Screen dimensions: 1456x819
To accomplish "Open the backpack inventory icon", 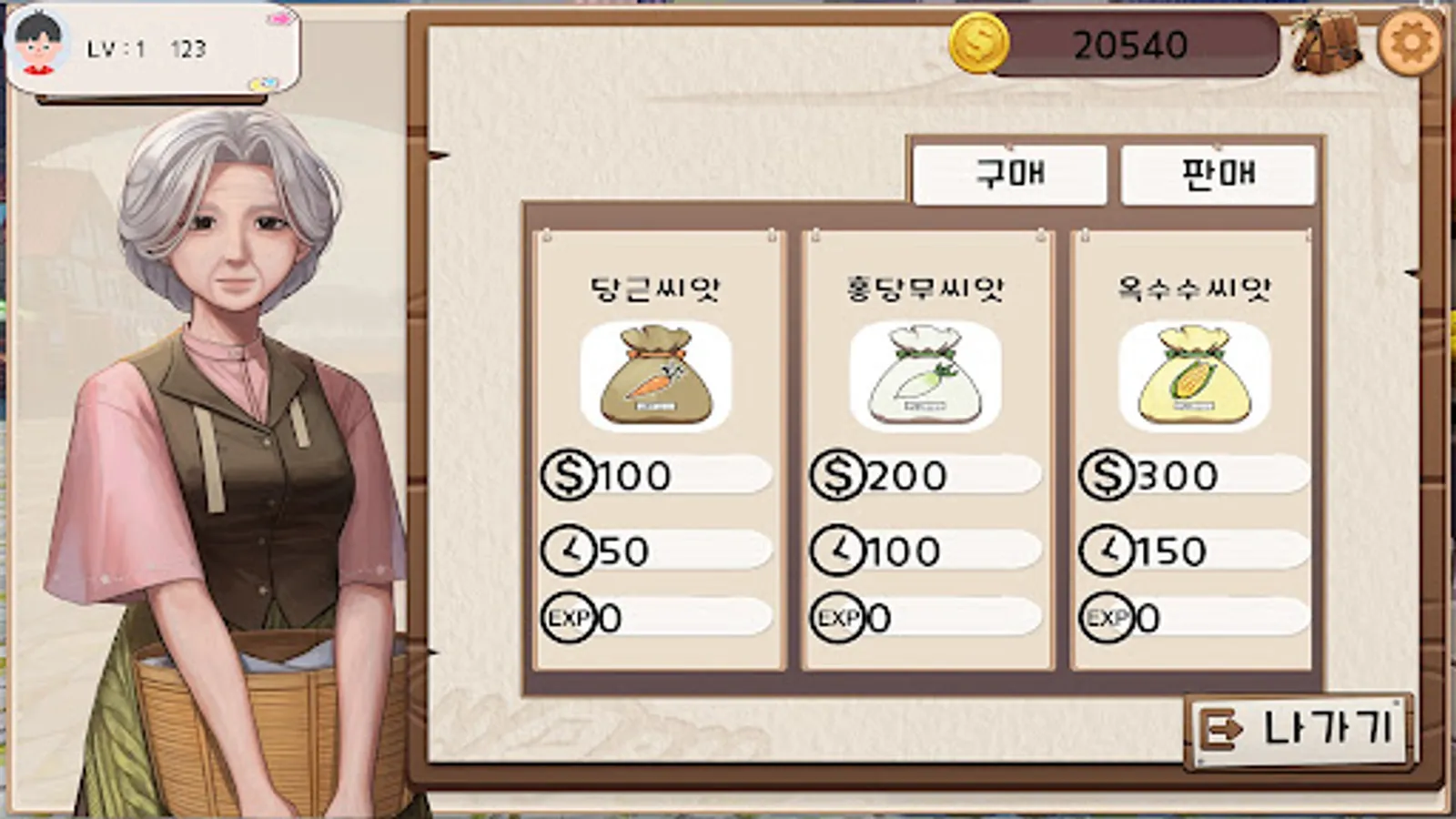I will pyautogui.click(x=1325, y=42).
